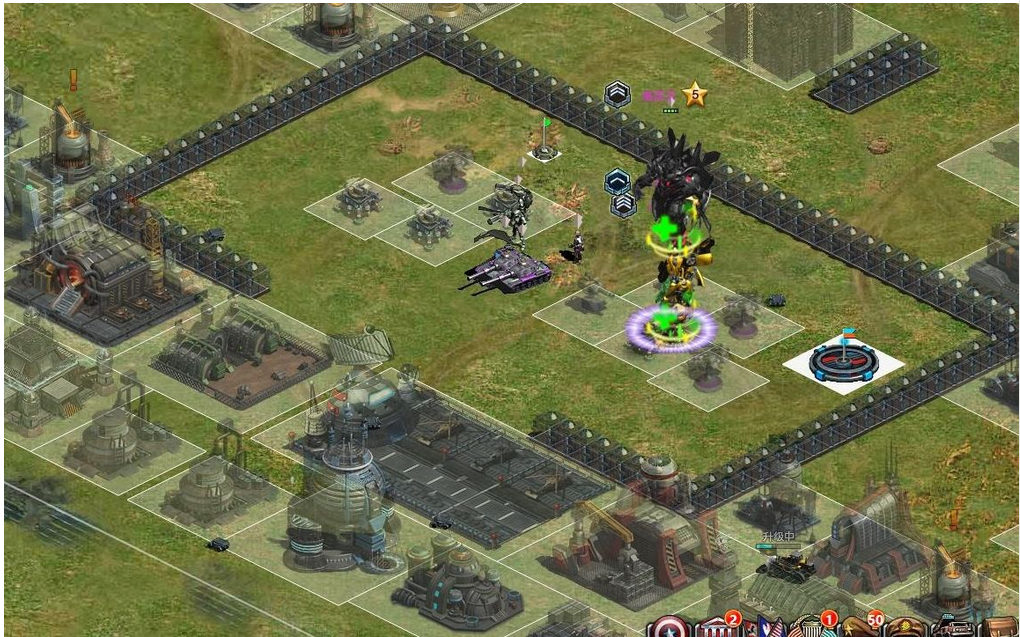
Task: Open the columned building icon with badge 2
Action: [715, 629]
